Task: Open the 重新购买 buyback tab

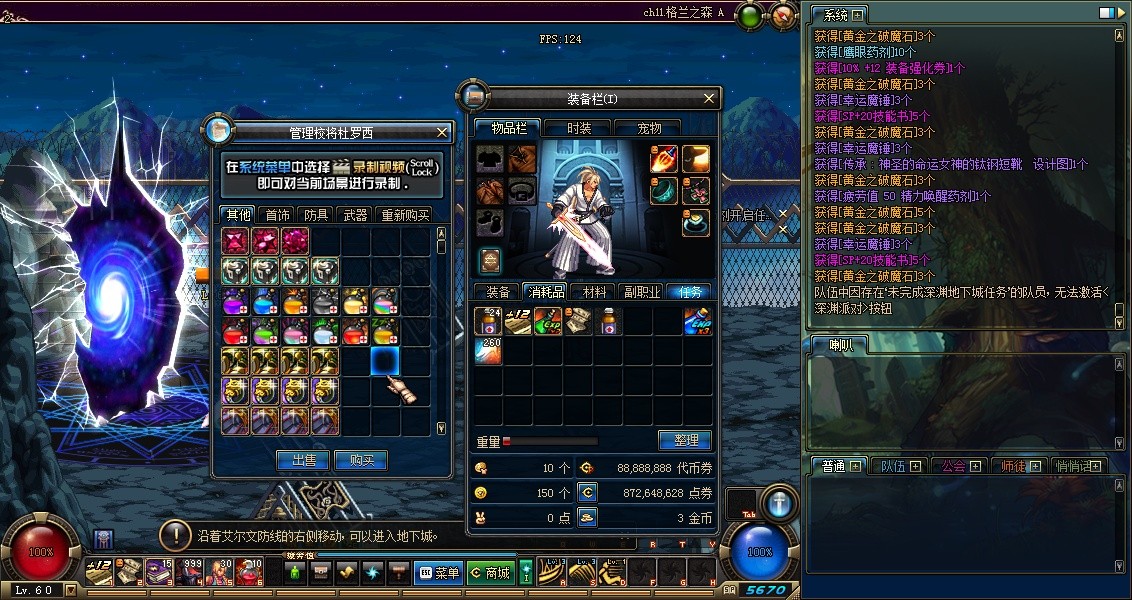Action: tap(404, 215)
